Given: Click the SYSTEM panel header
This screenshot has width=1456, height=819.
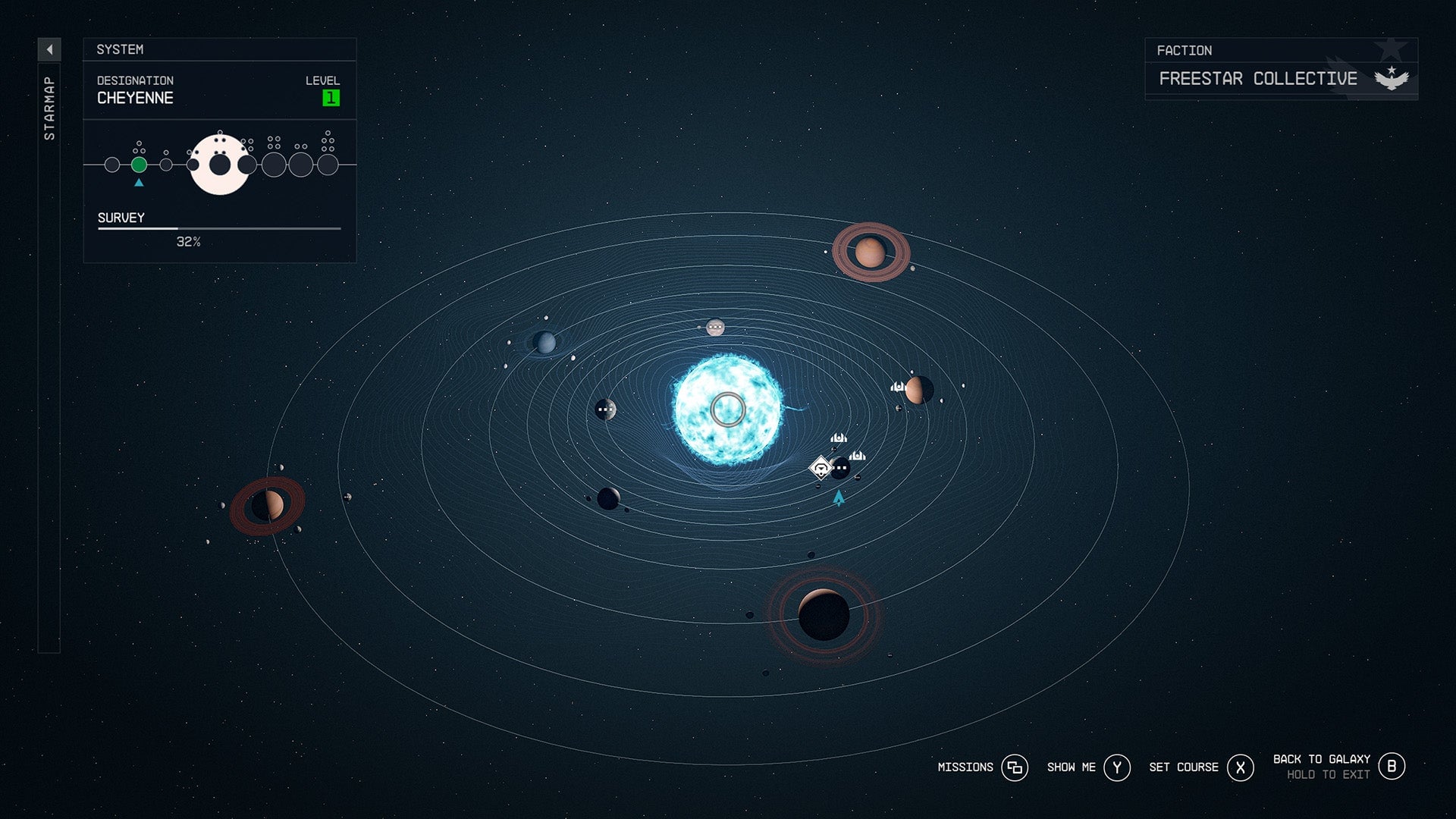Looking at the screenshot, I should point(120,50).
